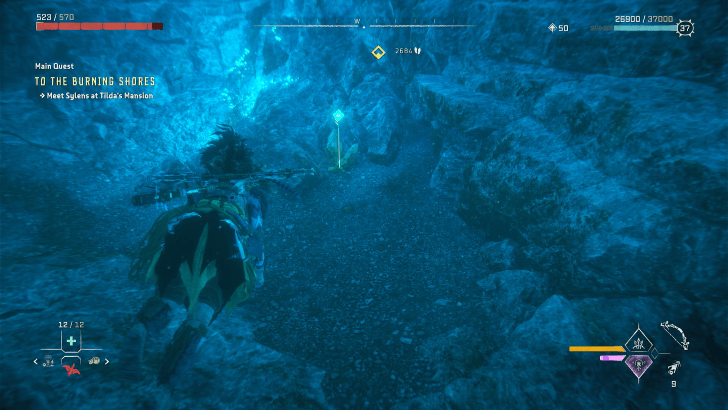Choose the equipped hunter bow icon

point(675,335)
